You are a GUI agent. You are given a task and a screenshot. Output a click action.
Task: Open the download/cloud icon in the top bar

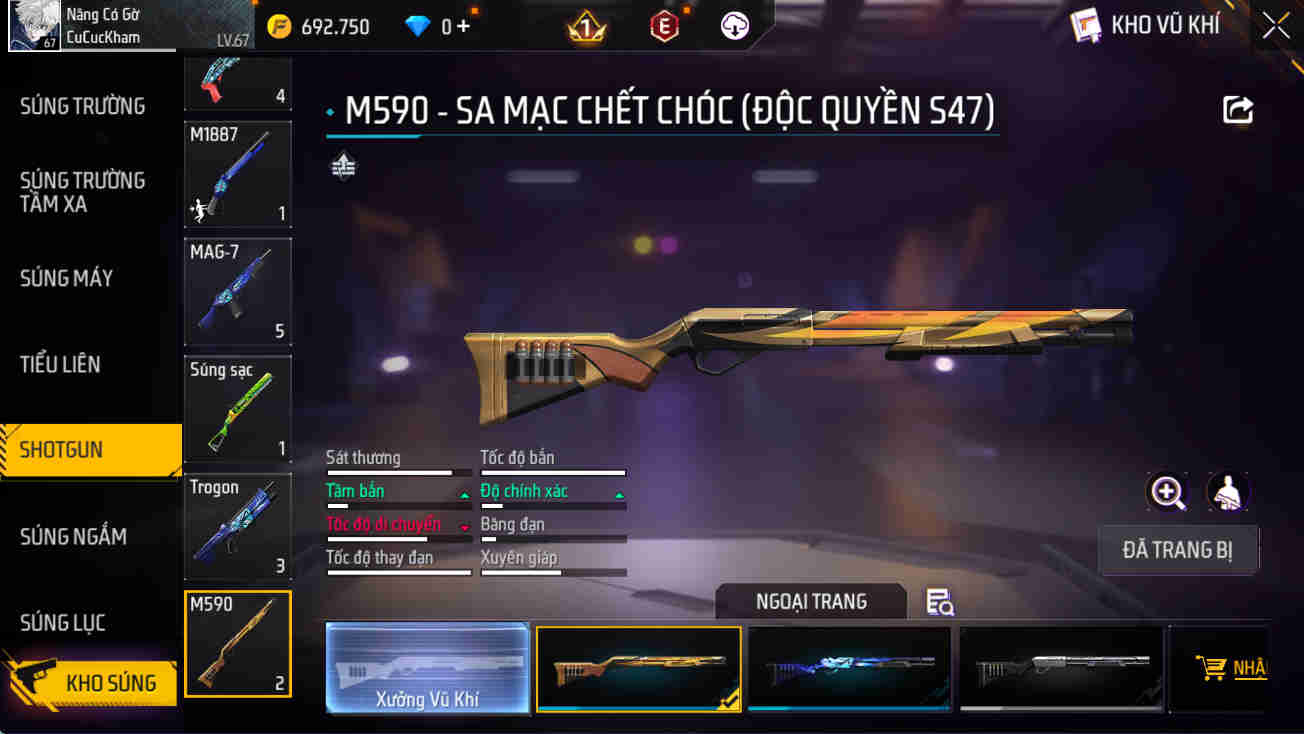click(x=734, y=25)
